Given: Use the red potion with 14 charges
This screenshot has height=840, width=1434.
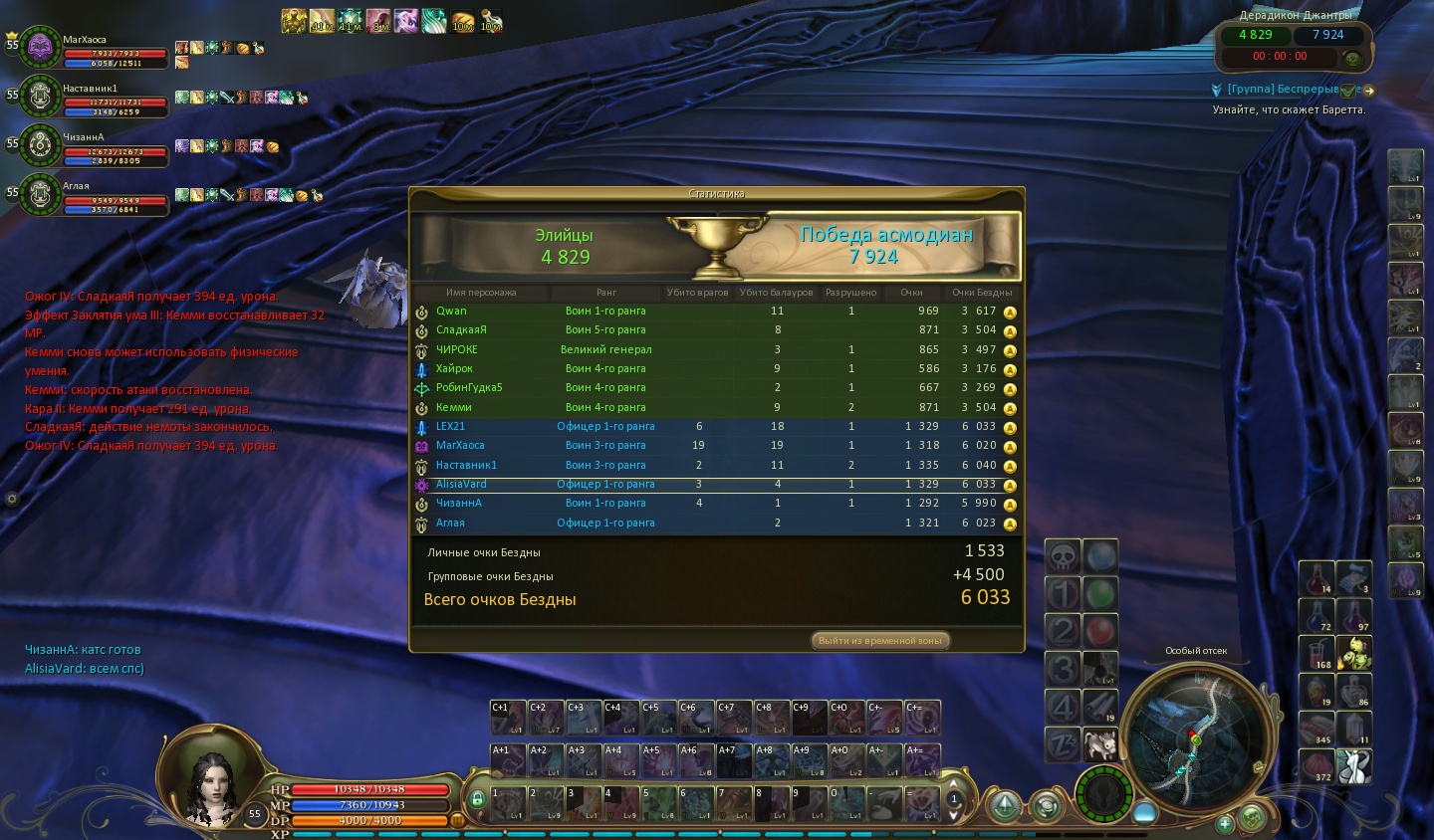Looking at the screenshot, I should pos(1316,577).
